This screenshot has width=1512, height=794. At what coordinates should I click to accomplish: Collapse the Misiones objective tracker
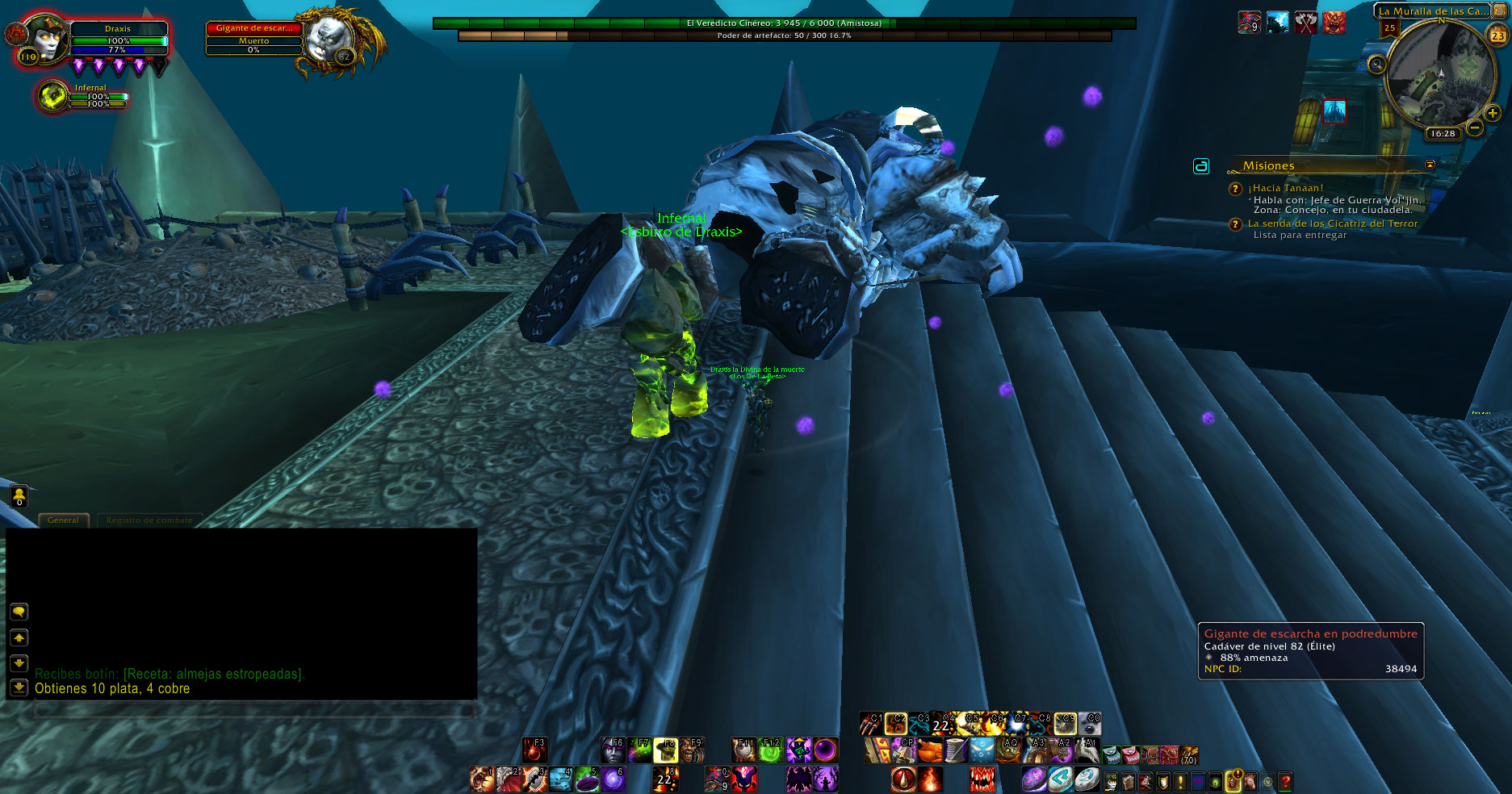click(x=1430, y=165)
